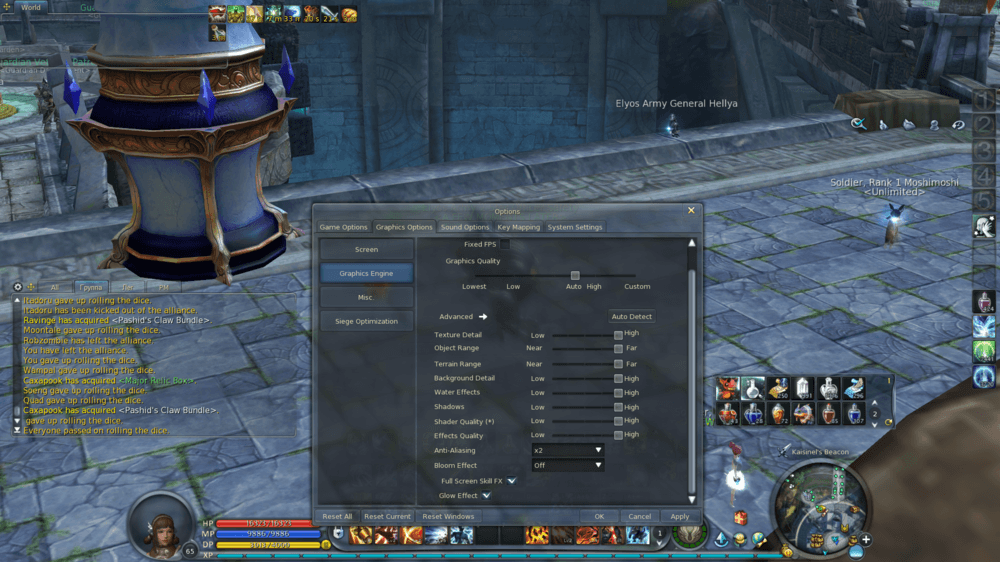1000x562 pixels.
Task: Open the Anti-Aliasing dropdown
Action: coord(567,451)
